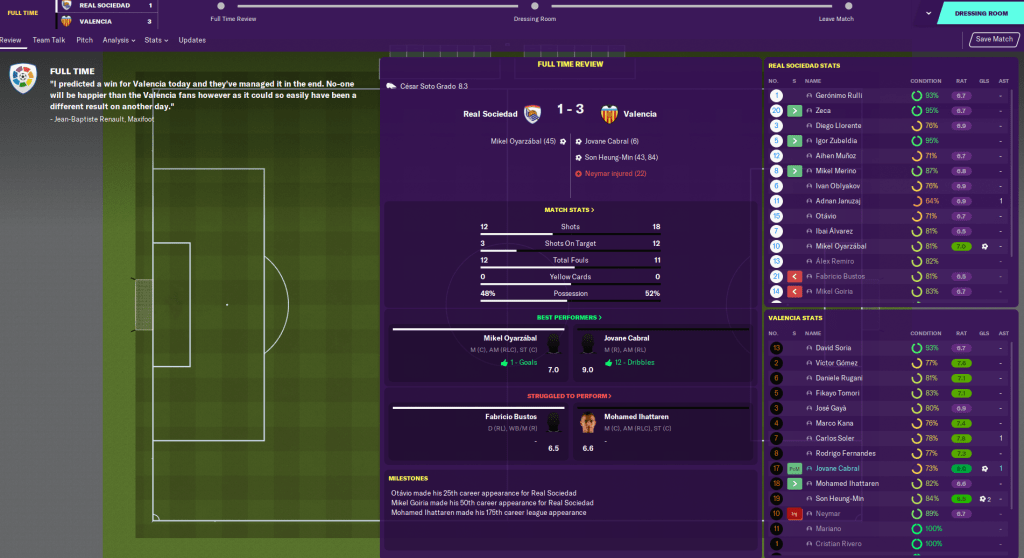Image resolution: width=1024 pixels, height=558 pixels.
Task: Select Jovane Cabral in Valencia stats list
Action: (838, 468)
